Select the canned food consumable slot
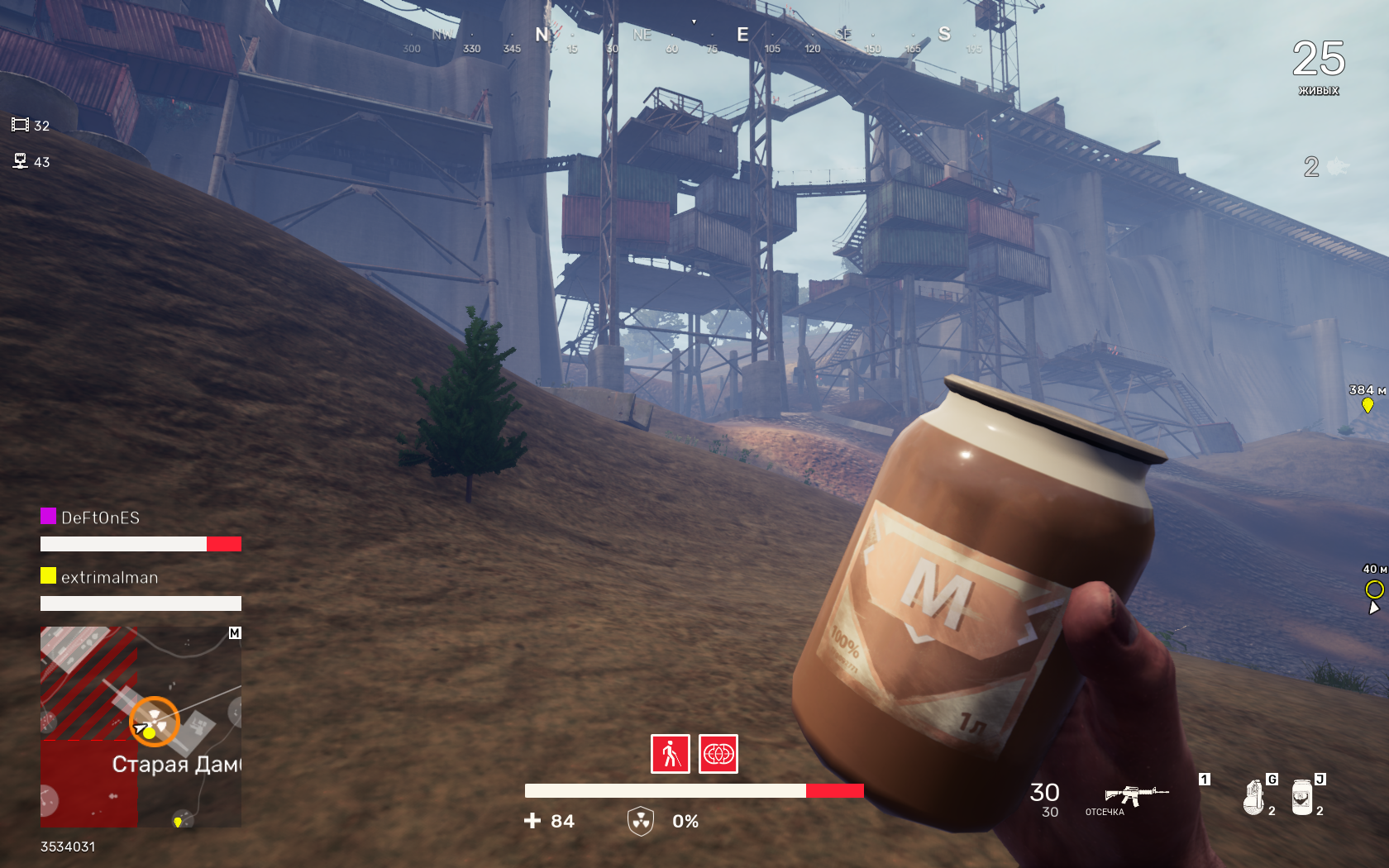 (1302, 797)
